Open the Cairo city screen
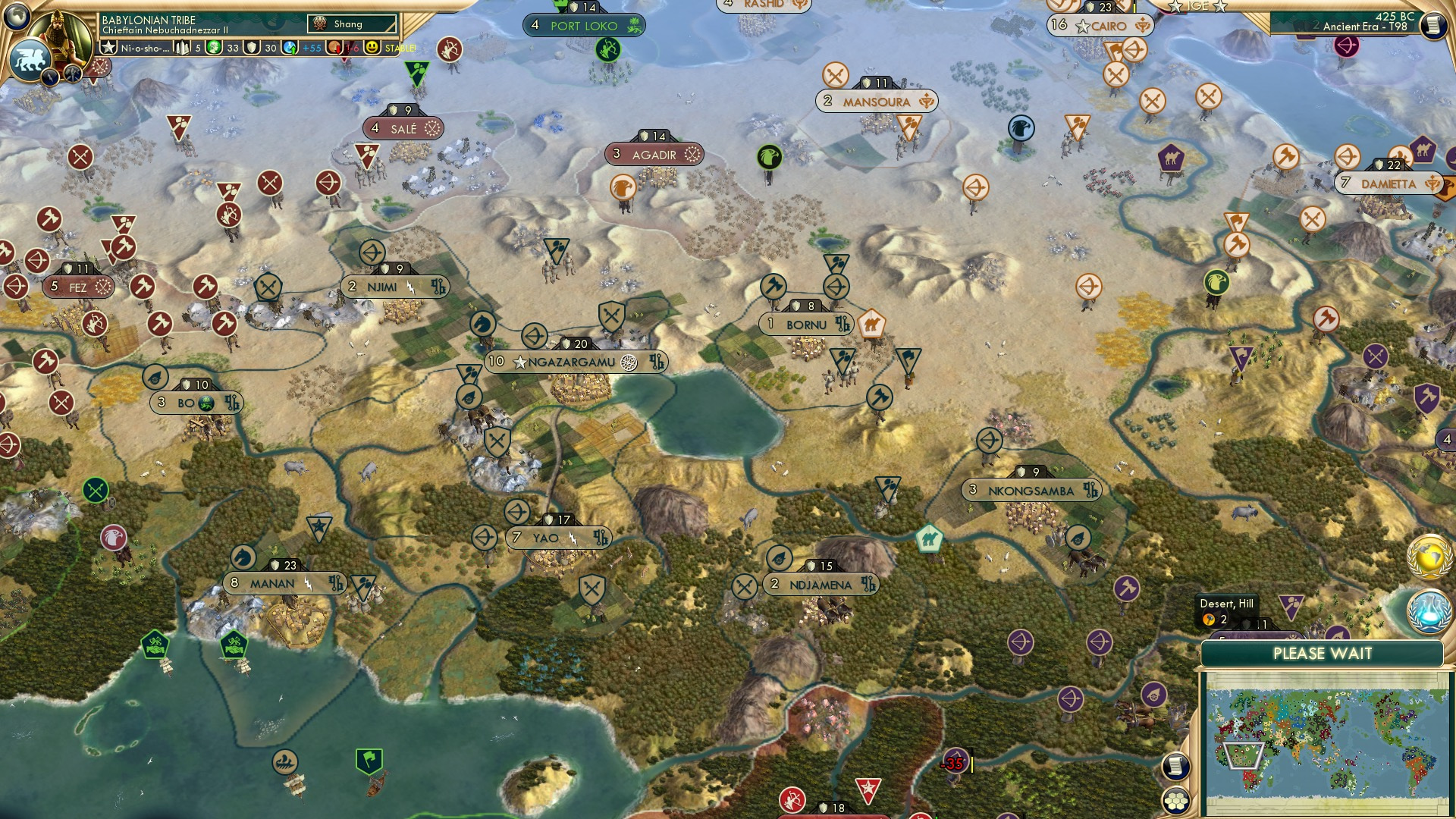Image resolution: width=1456 pixels, height=819 pixels. click(x=1100, y=24)
